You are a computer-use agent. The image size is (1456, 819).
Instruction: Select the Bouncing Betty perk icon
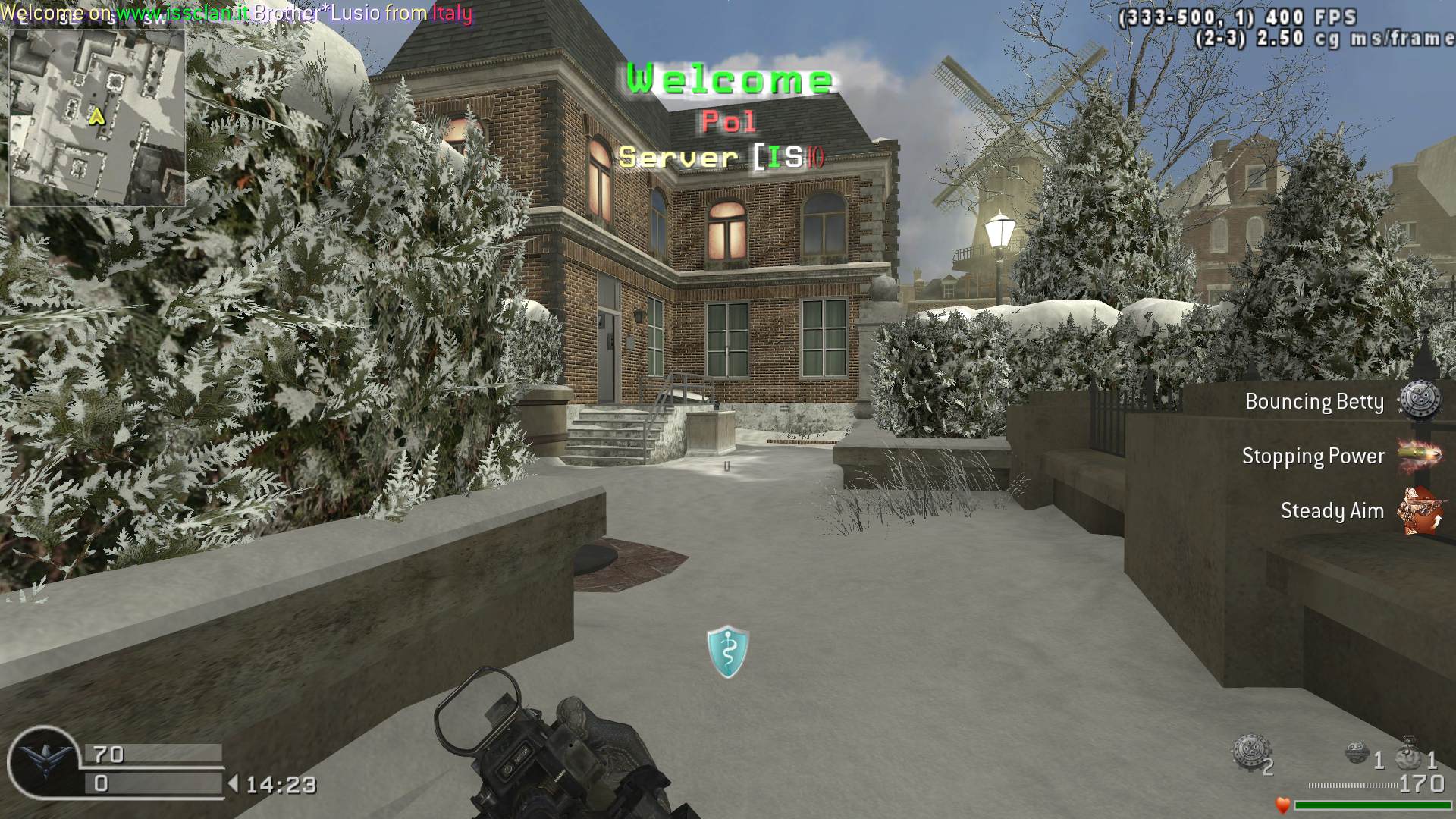coord(1419,400)
